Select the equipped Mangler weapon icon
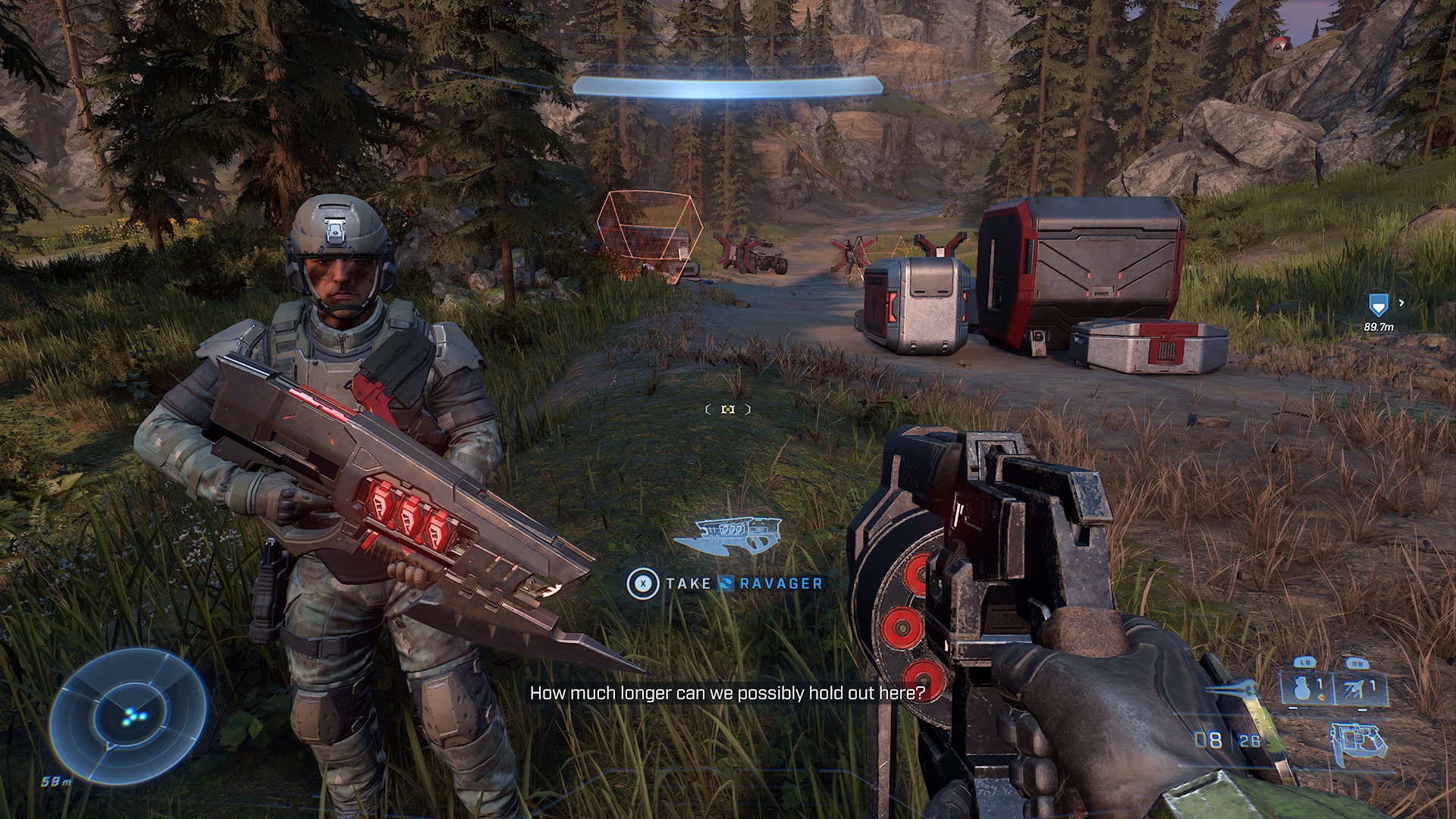The height and width of the screenshot is (819, 1456). (x=1359, y=741)
